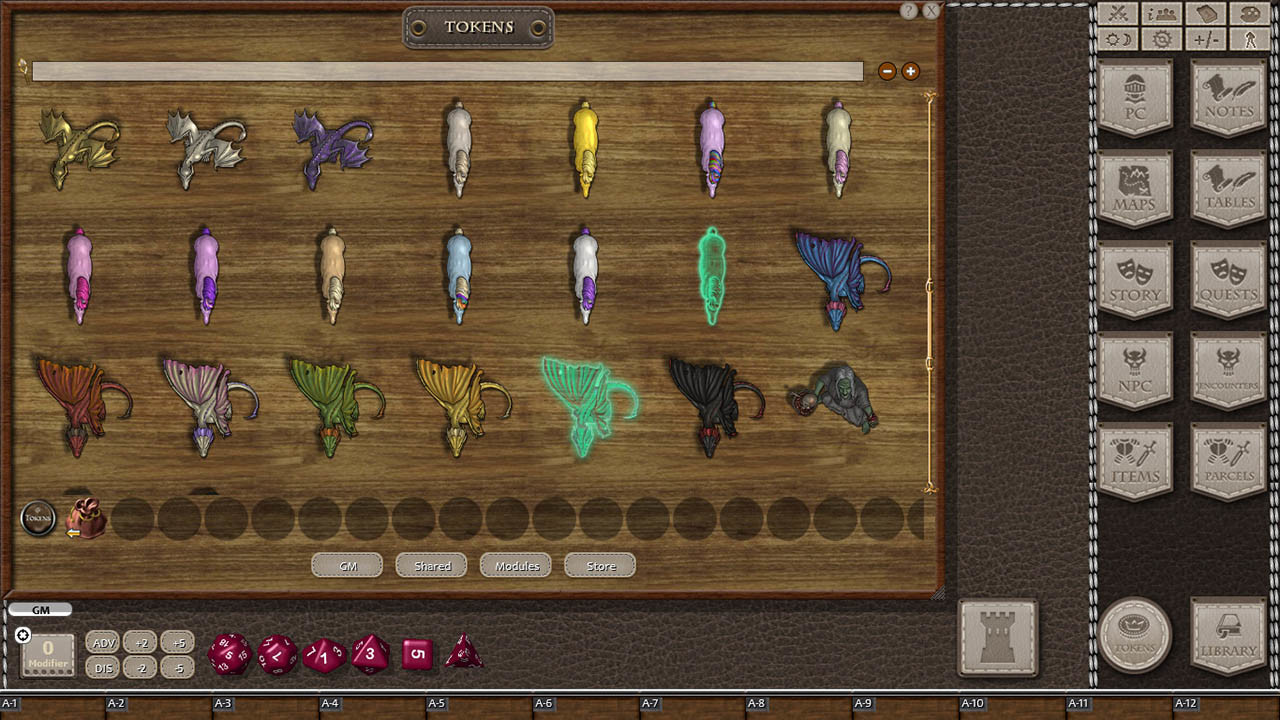Enable the ADV advantage toggle
The height and width of the screenshot is (720, 1280).
tap(103, 643)
